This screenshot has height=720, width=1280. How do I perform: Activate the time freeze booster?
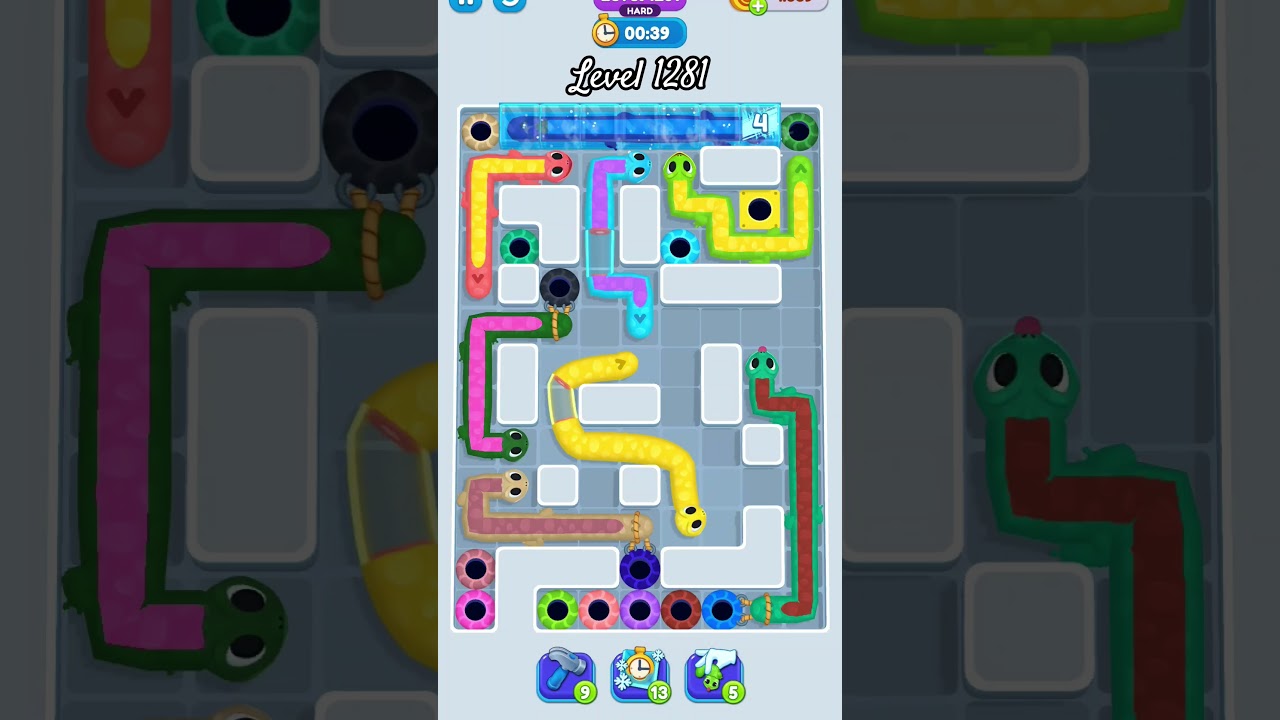tap(639, 676)
